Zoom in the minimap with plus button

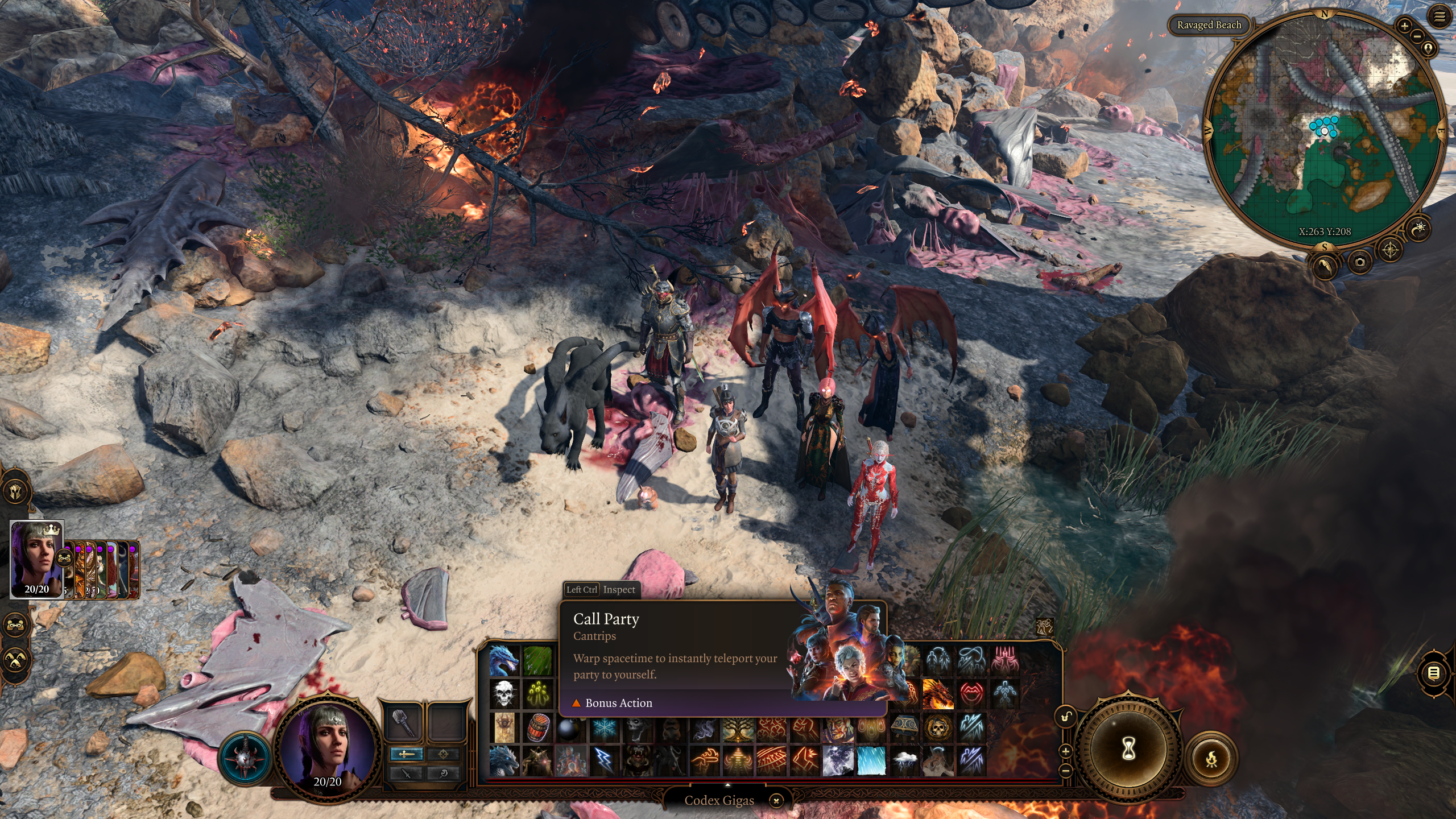[1404, 26]
